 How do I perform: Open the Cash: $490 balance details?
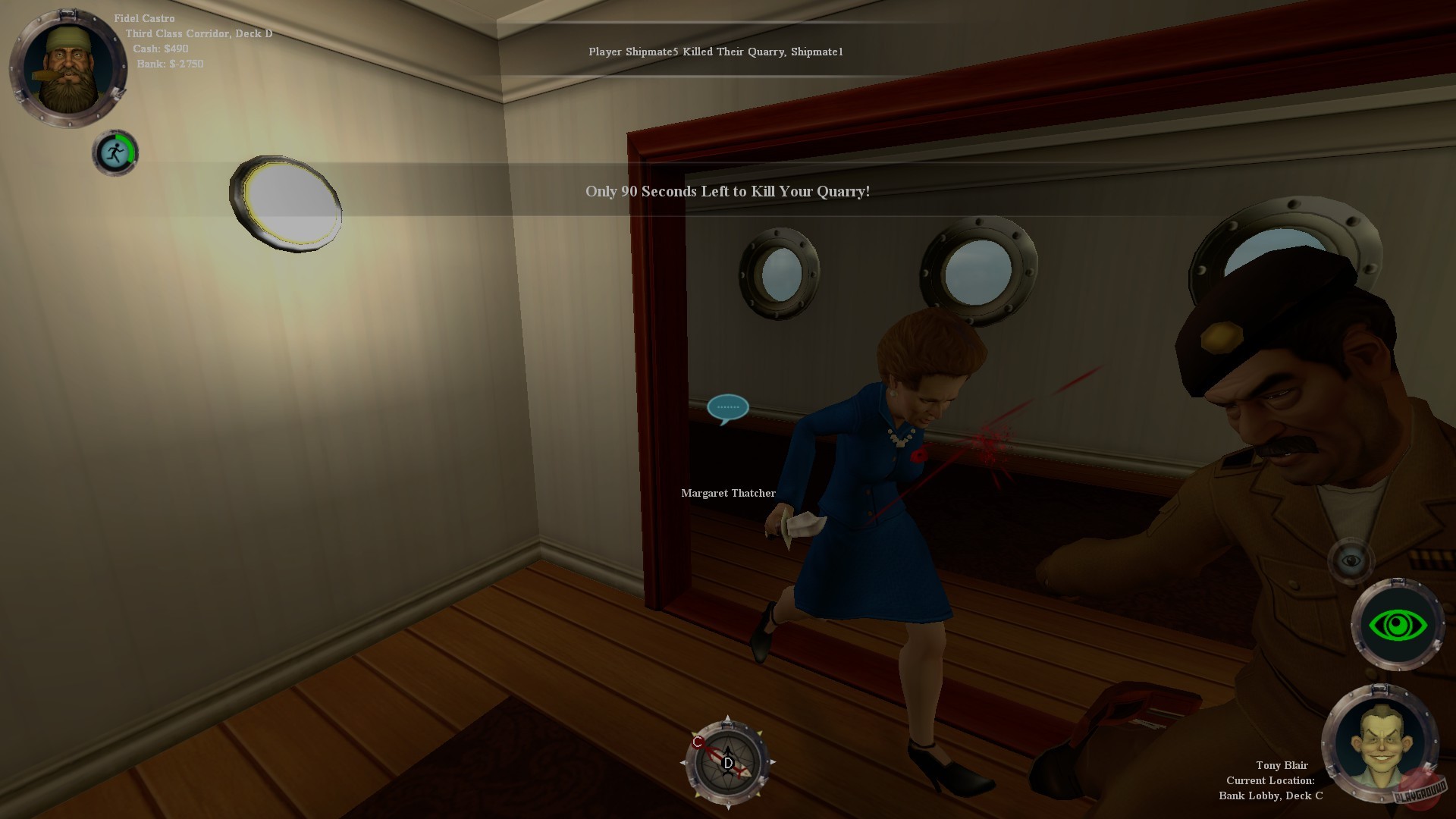pyautogui.click(x=161, y=47)
